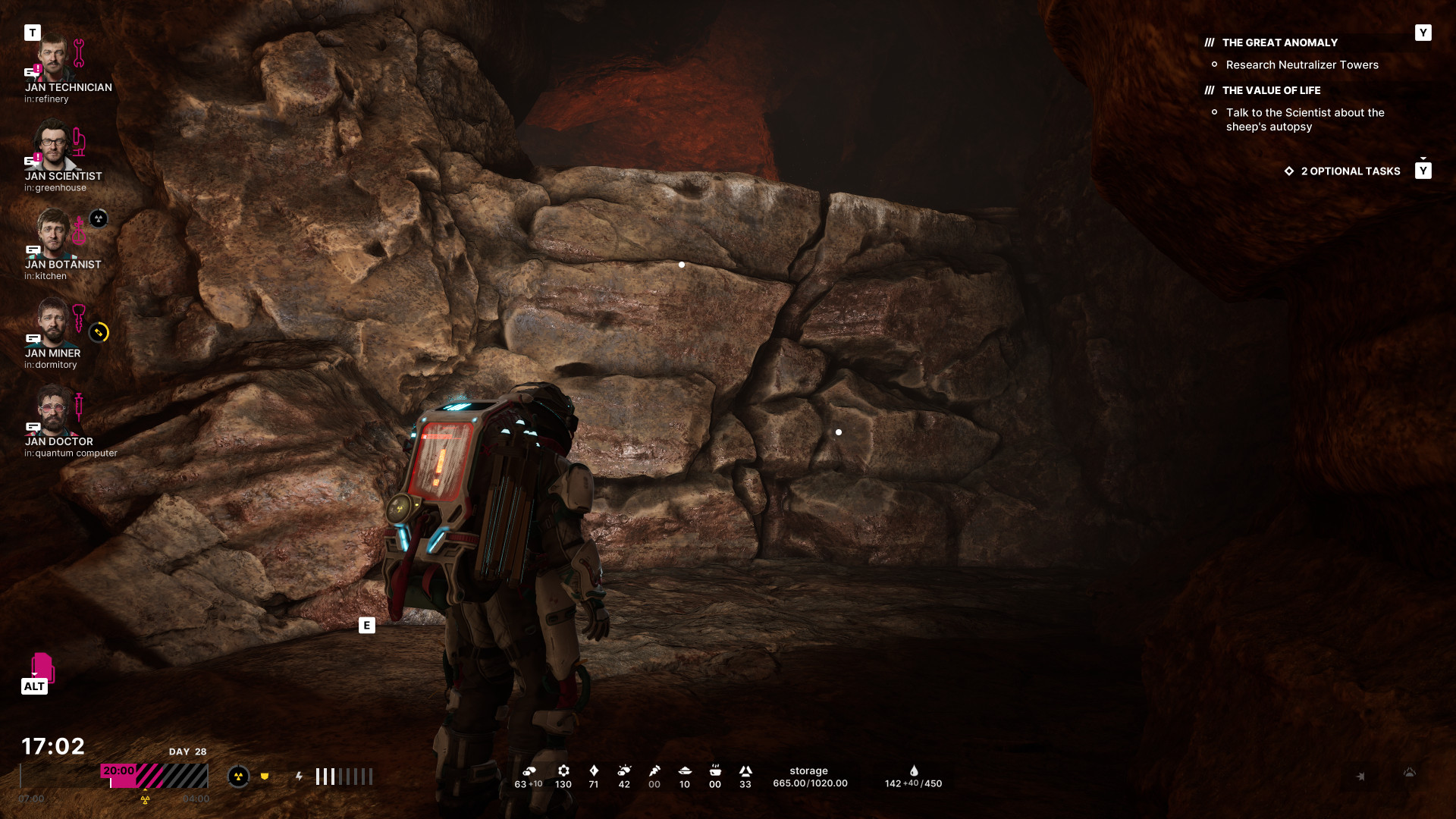Choose the Jan Botanist crew portrait
The image size is (1456, 819).
[54, 234]
